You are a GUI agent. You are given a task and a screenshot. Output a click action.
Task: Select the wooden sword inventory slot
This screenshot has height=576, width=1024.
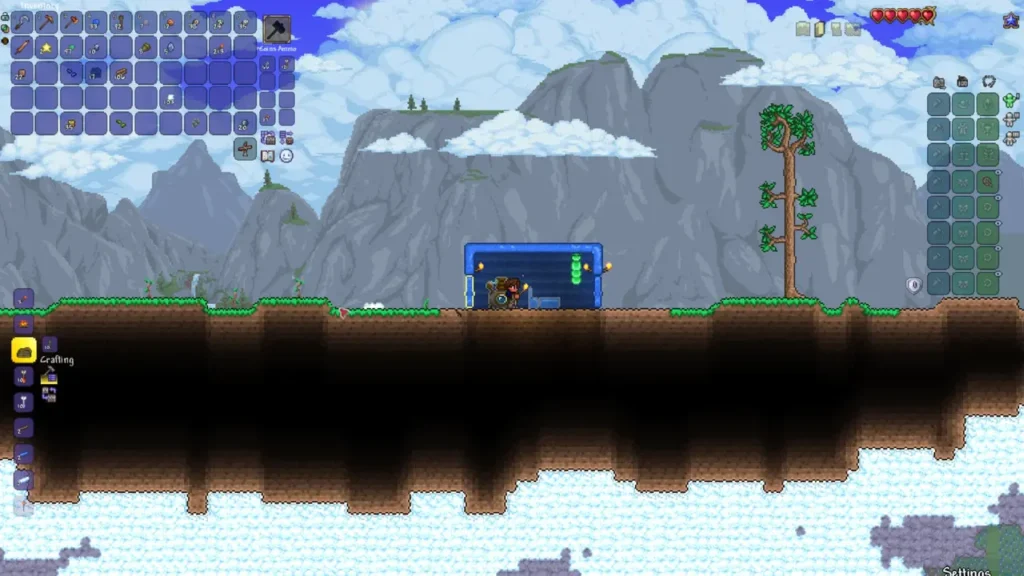(22, 46)
